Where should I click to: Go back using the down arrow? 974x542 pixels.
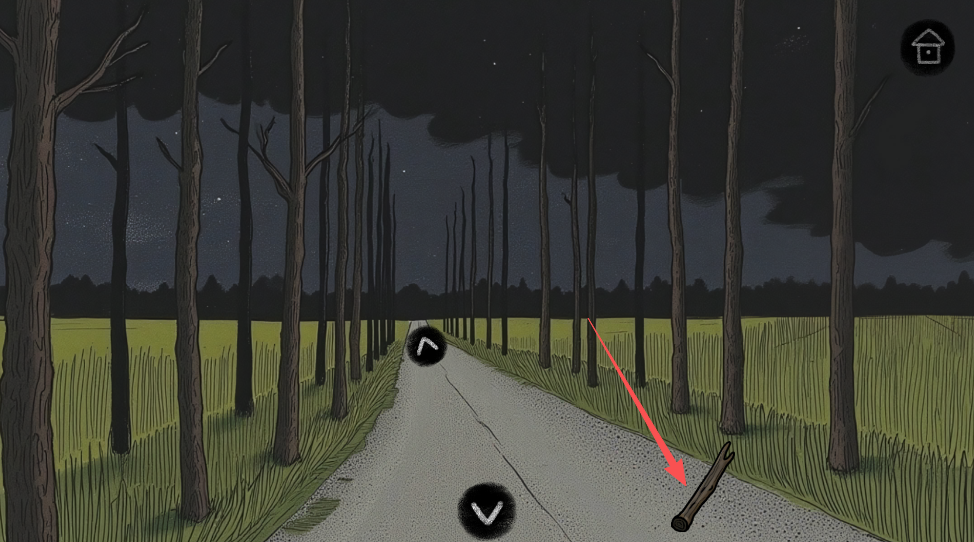click(x=487, y=512)
